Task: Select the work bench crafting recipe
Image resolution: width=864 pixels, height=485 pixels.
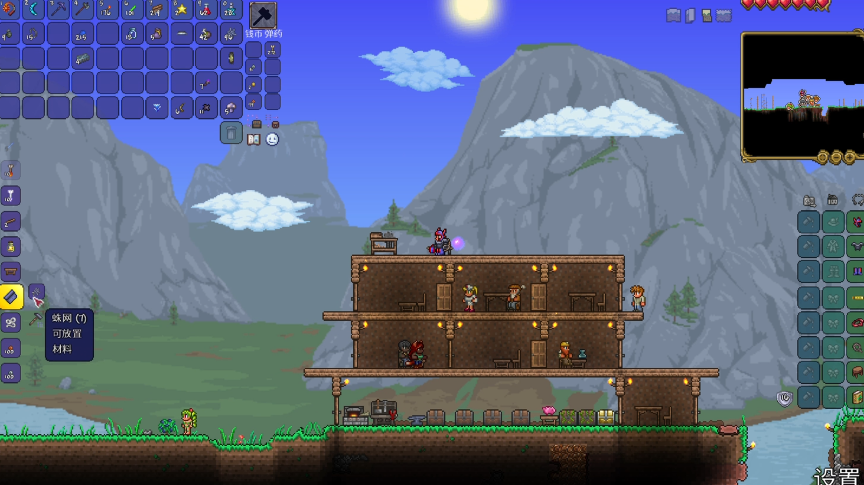Action: (10, 271)
